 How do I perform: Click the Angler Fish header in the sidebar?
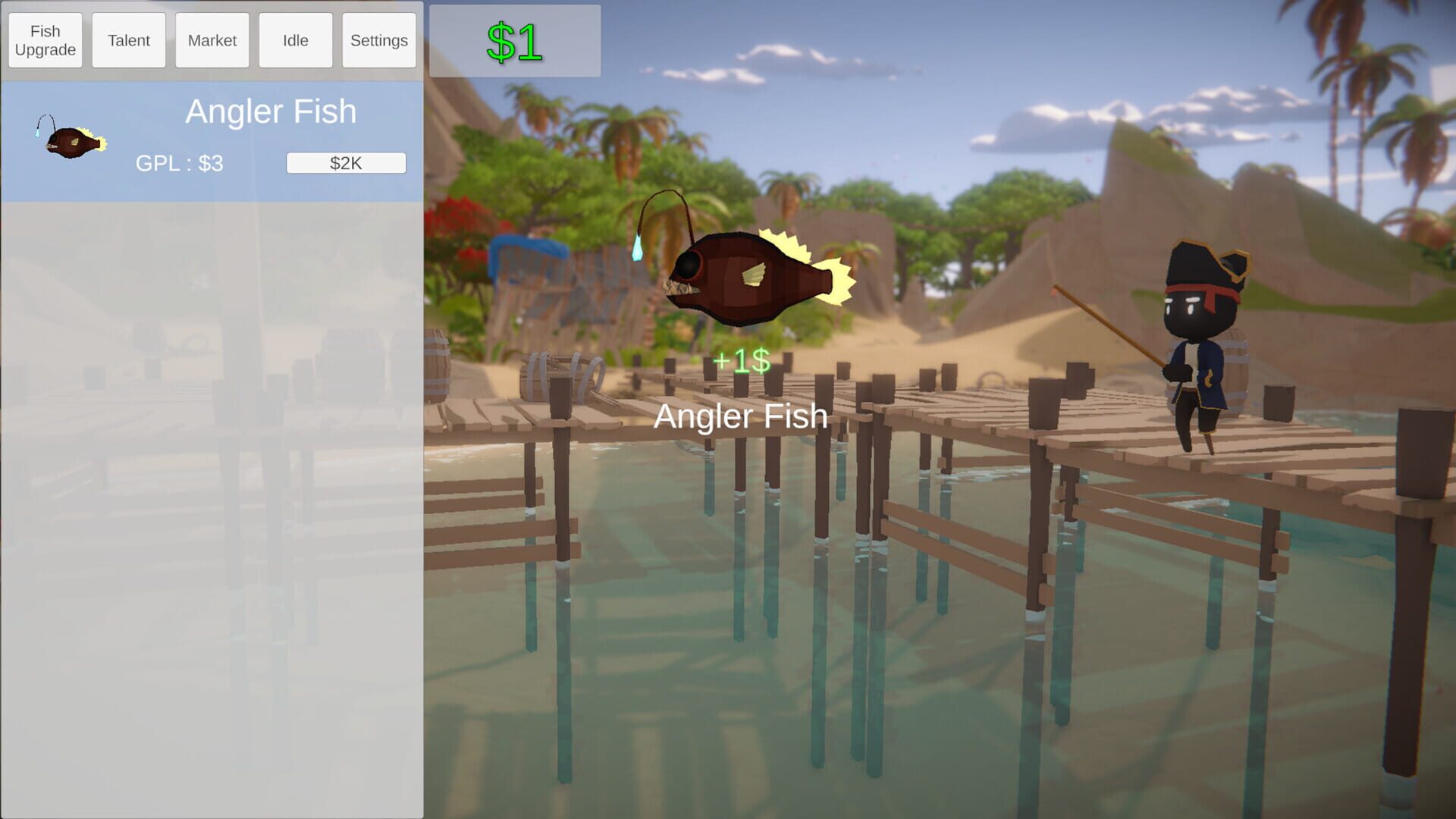tap(271, 111)
